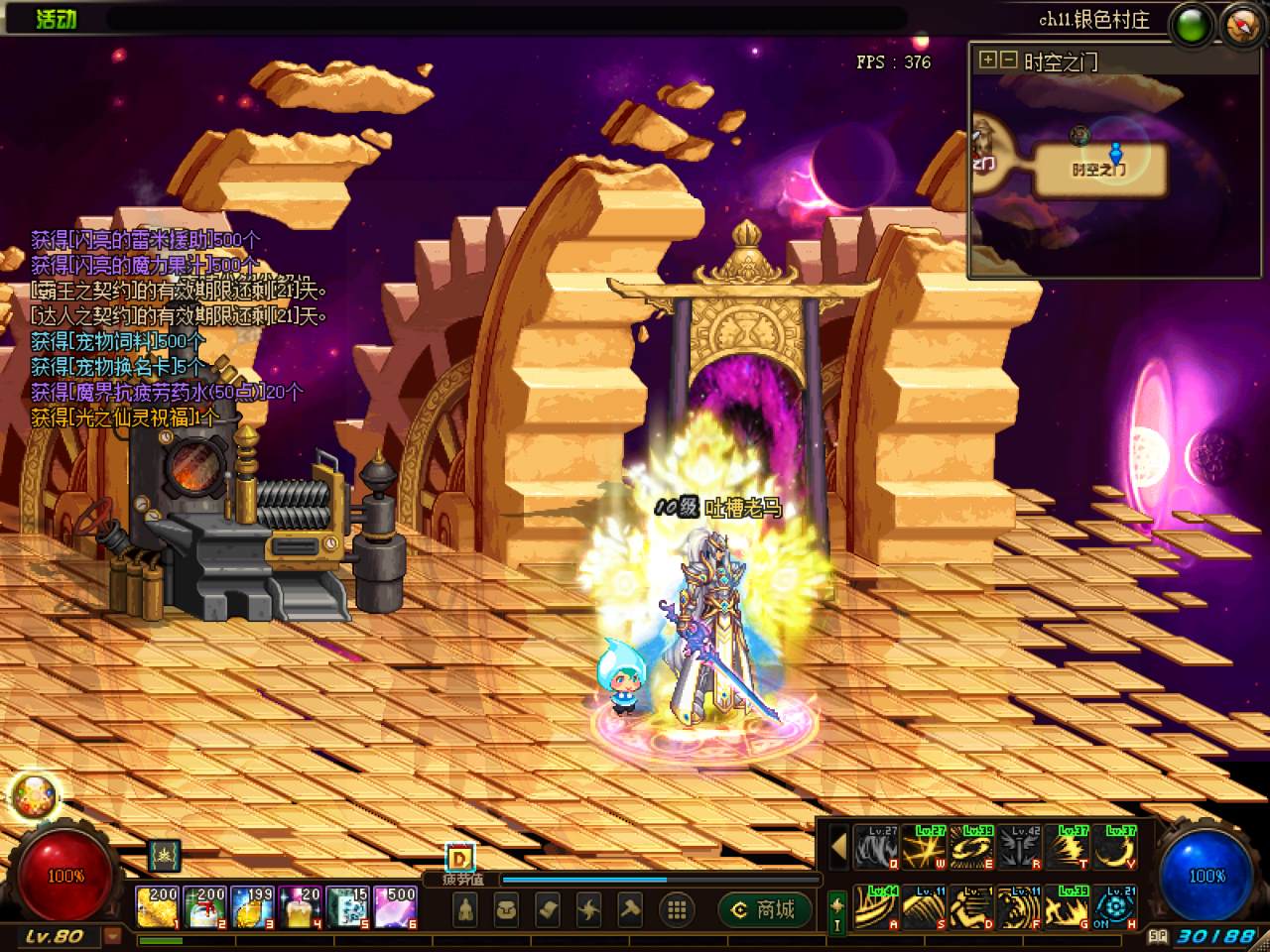This screenshot has width=1270, height=952.
Task: Click the compass icon above the minimap
Action: tap(1240, 24)
